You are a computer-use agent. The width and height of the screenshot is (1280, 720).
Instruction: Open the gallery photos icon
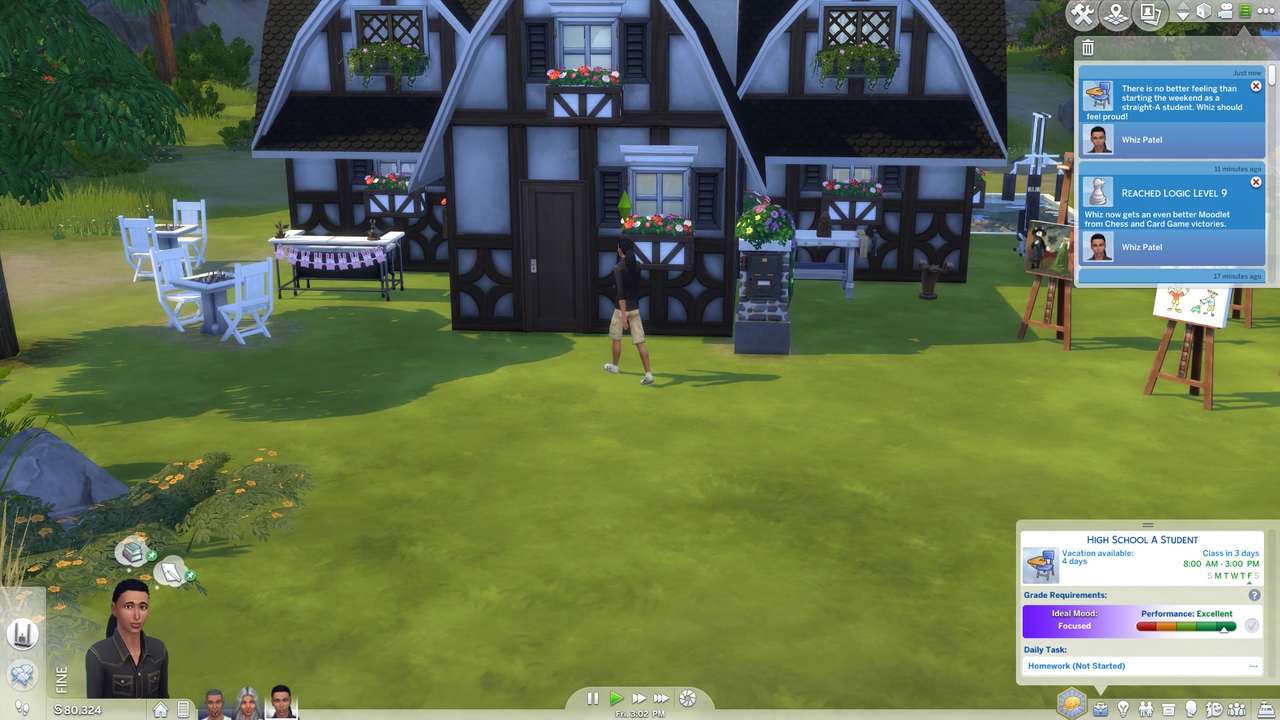click(1150, 14)
